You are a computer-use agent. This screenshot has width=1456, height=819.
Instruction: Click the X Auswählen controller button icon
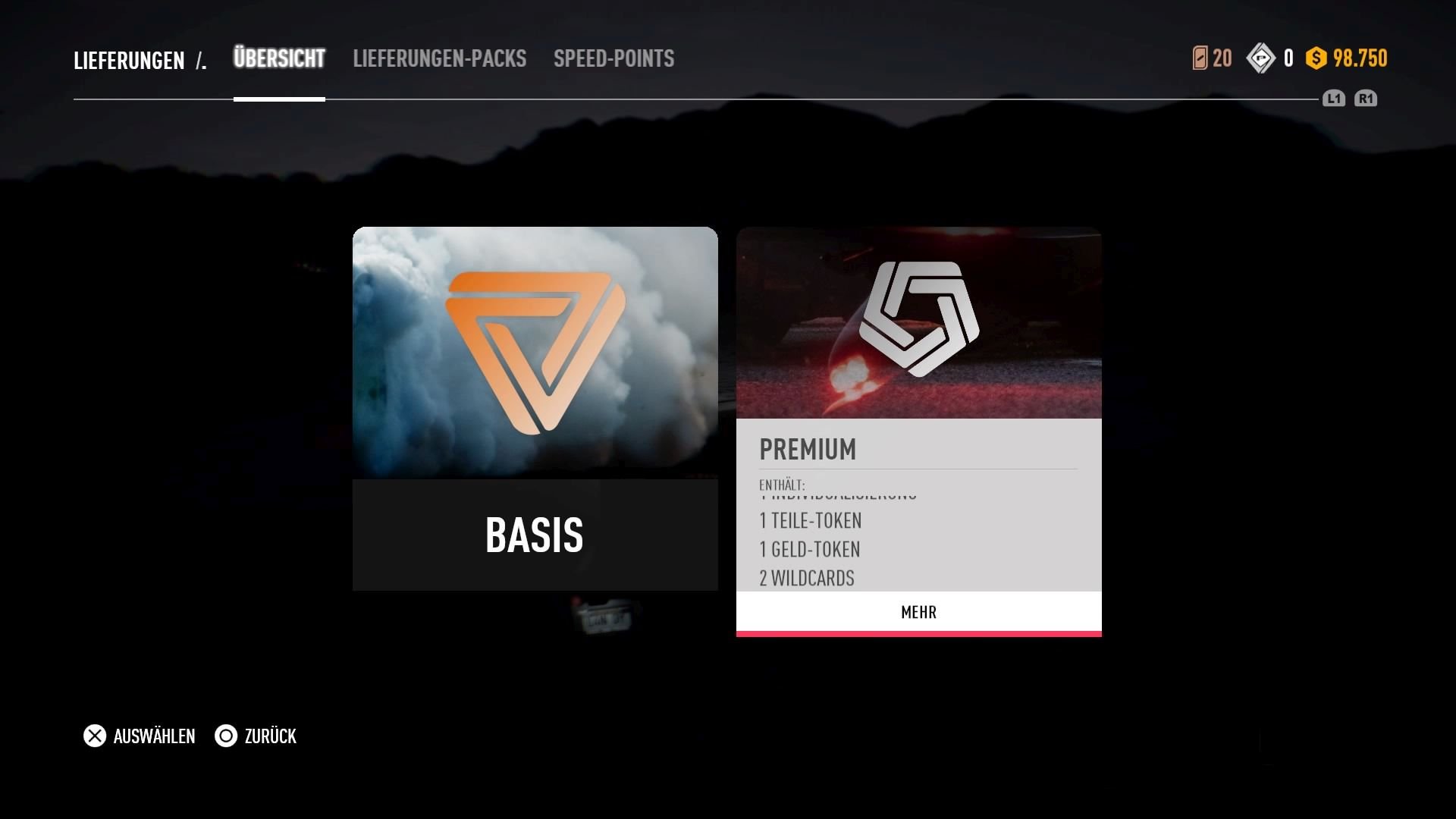click(x=94, y=736)
